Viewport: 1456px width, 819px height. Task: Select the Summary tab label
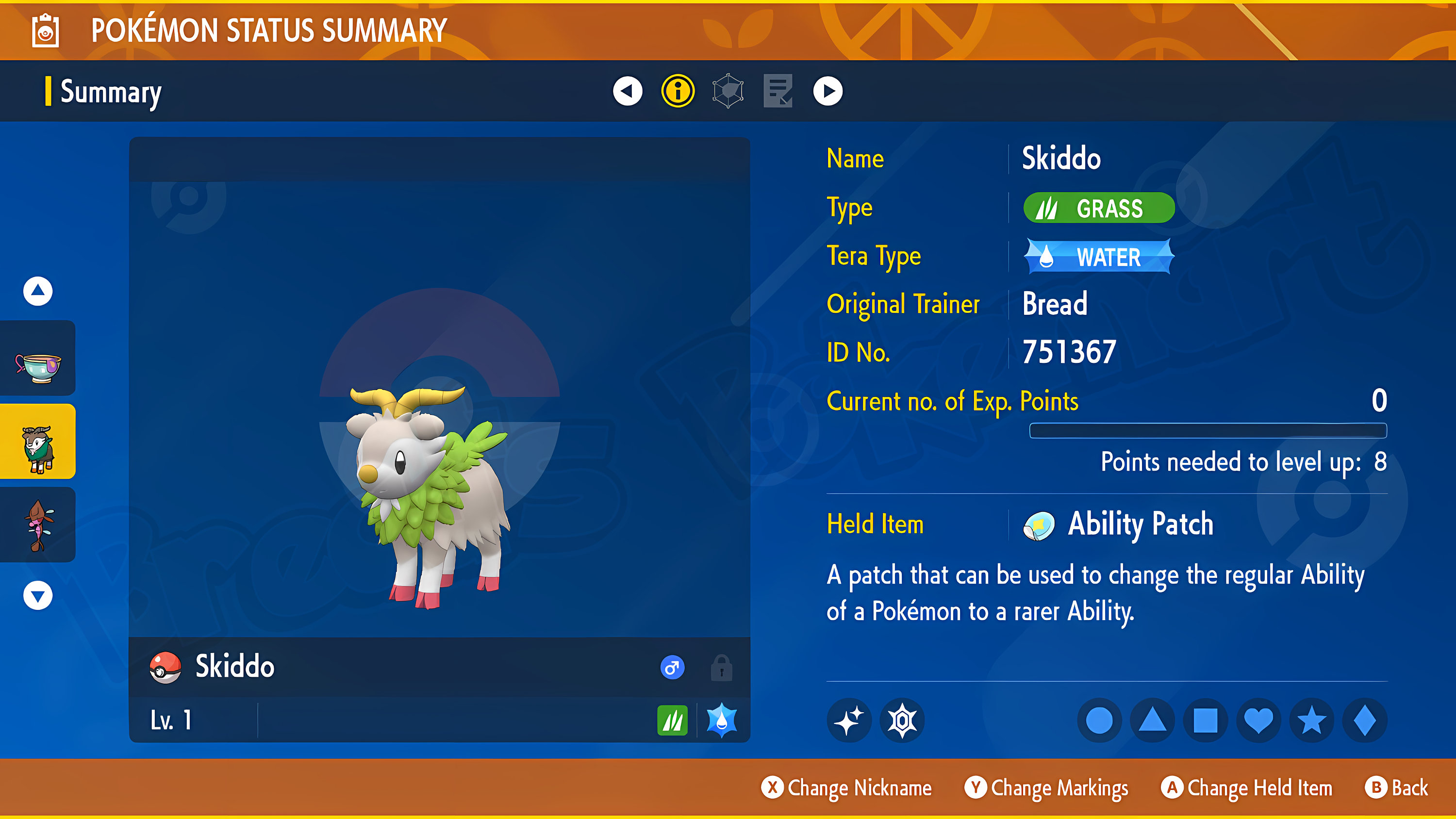tap(110, 92)
